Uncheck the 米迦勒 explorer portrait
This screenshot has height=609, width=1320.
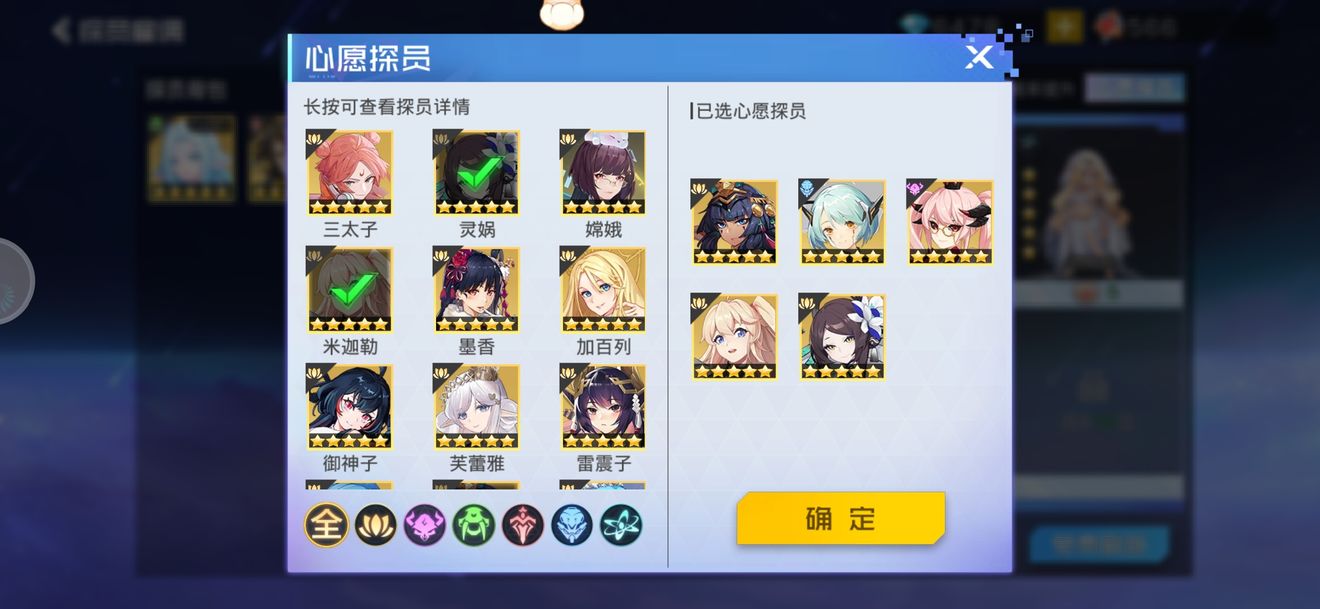(x=350, y=289)
